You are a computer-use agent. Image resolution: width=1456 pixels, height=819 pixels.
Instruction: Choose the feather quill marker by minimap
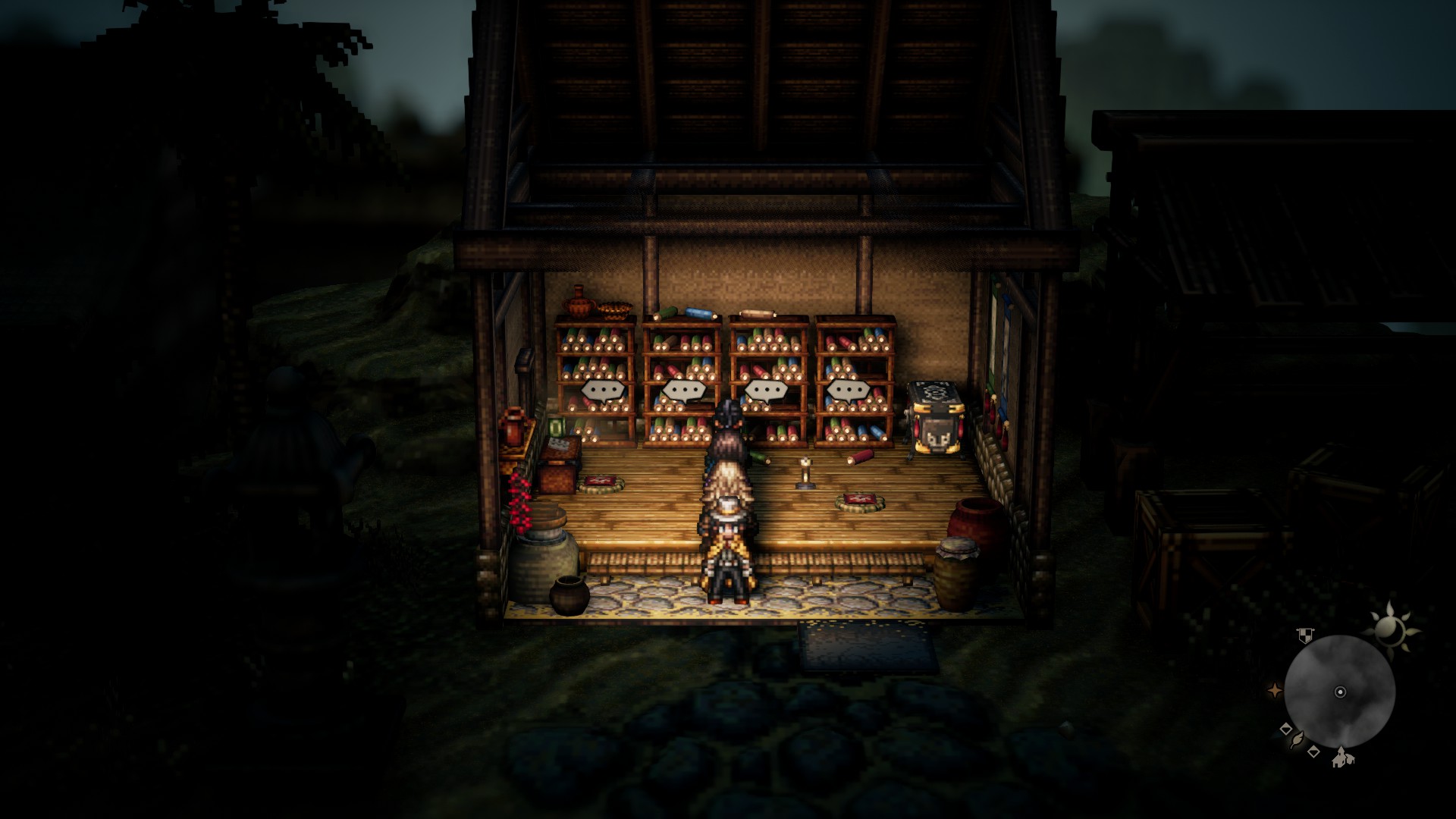[1299, 740]
